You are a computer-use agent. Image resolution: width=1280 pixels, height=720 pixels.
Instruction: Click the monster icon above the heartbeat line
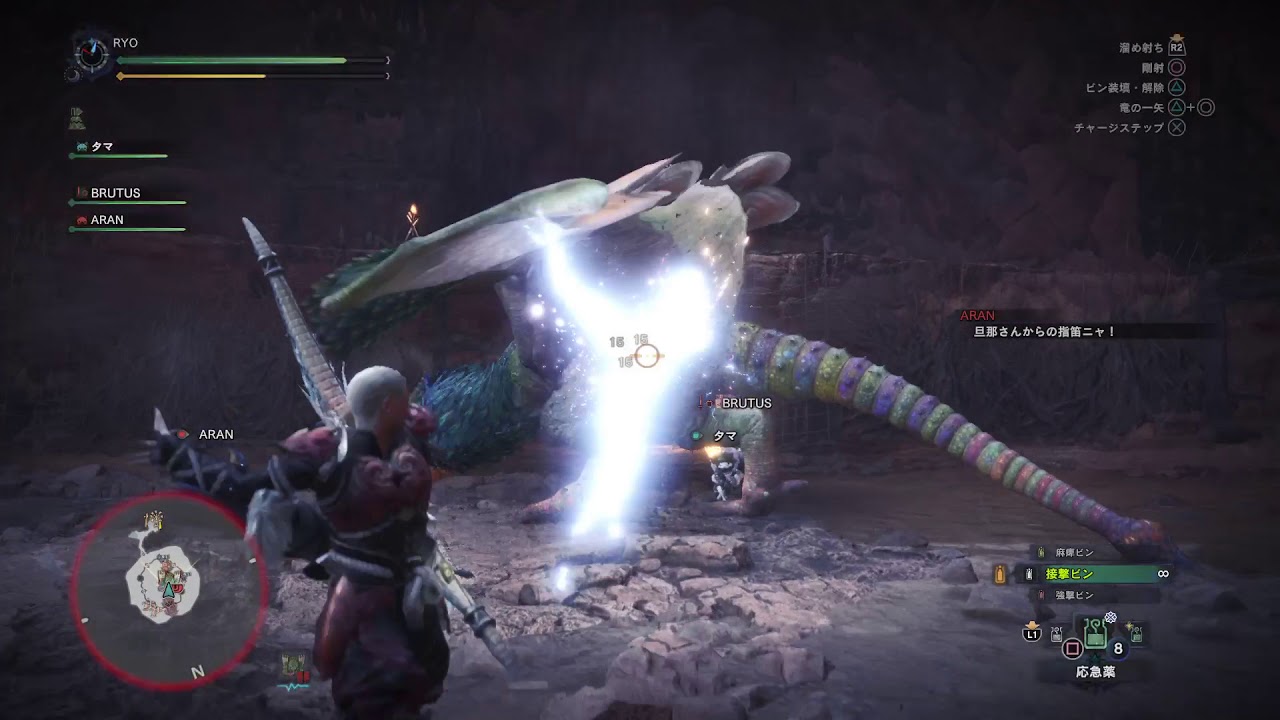coord(294,664)
